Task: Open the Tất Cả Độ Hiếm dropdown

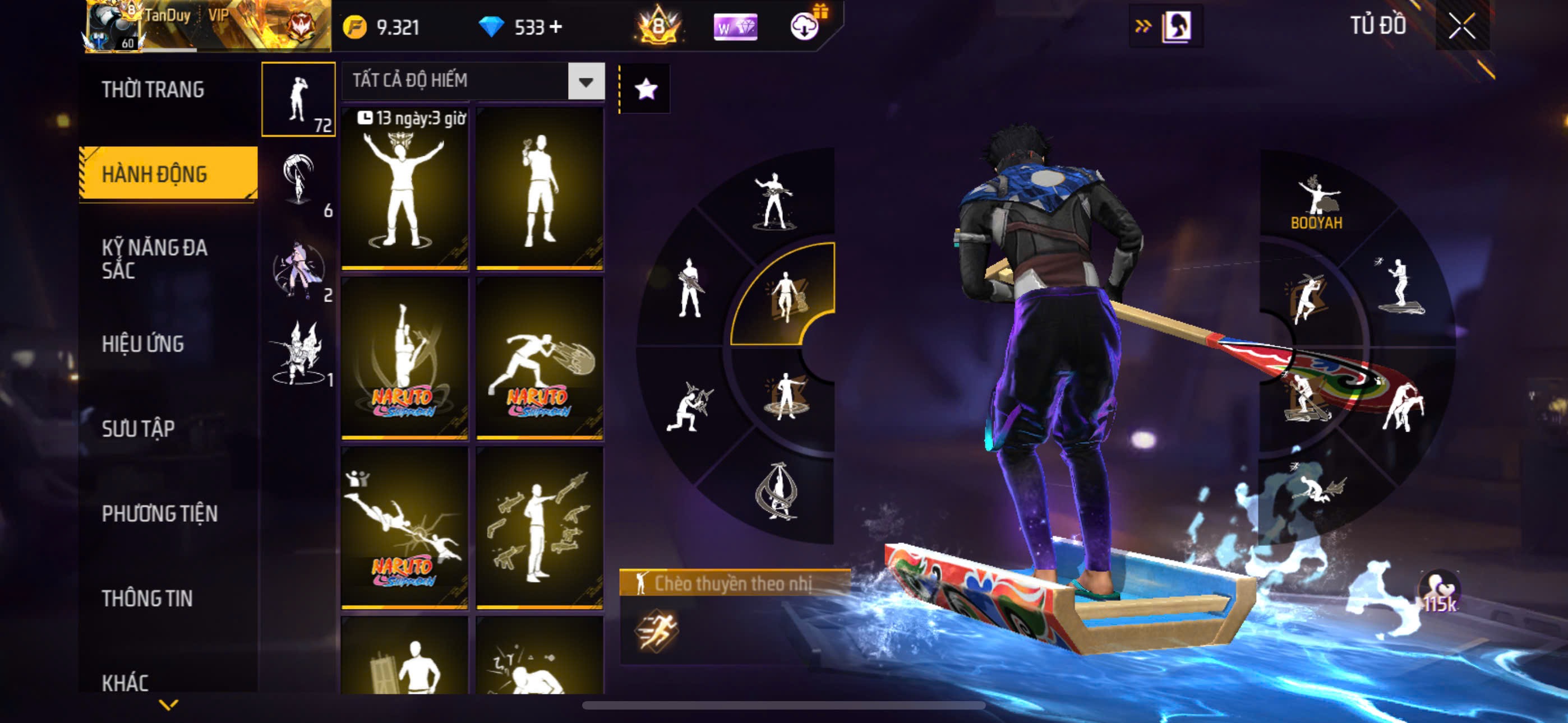Action: pos(585,81)
